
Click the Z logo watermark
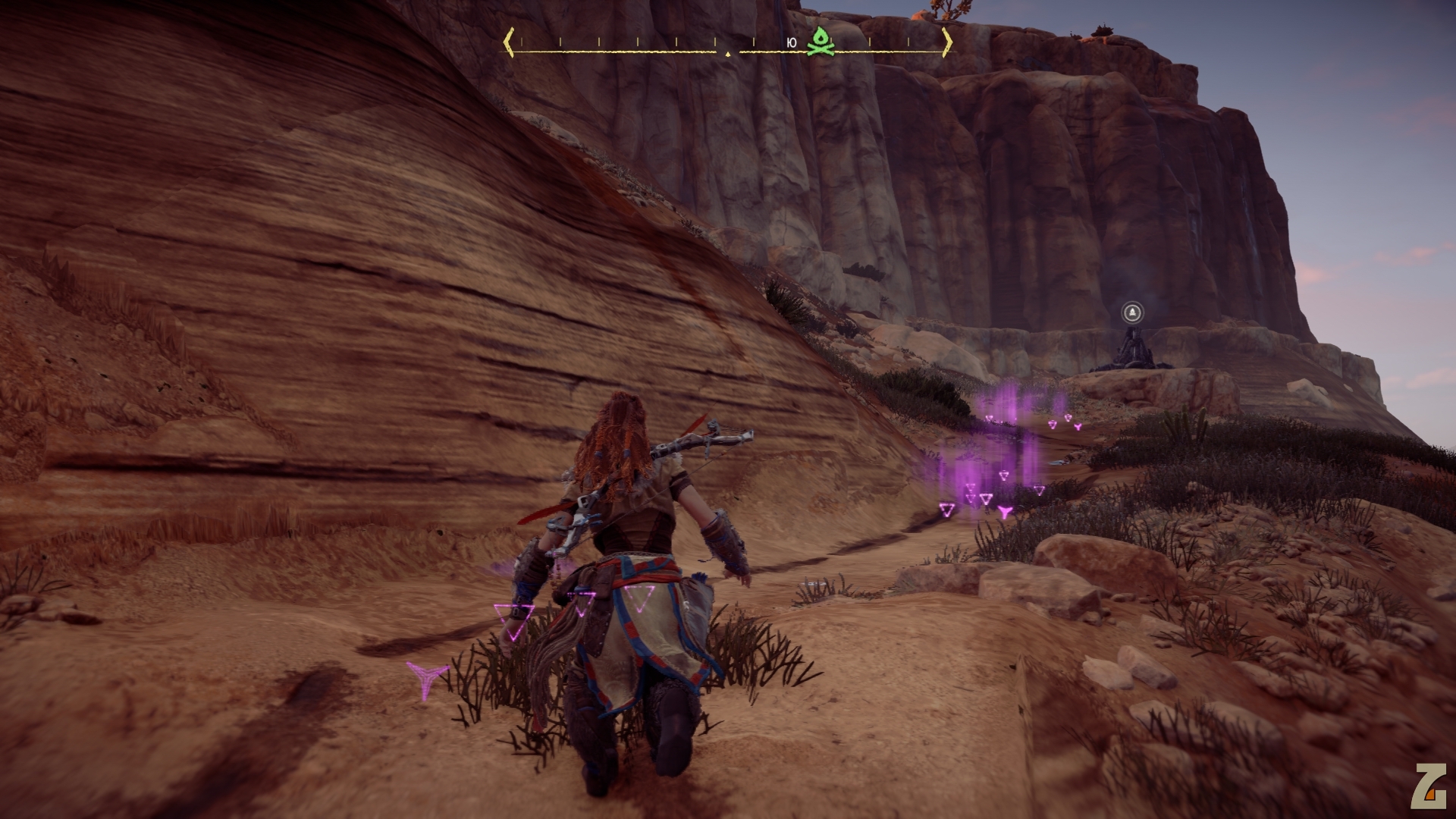pos(1428,786)
